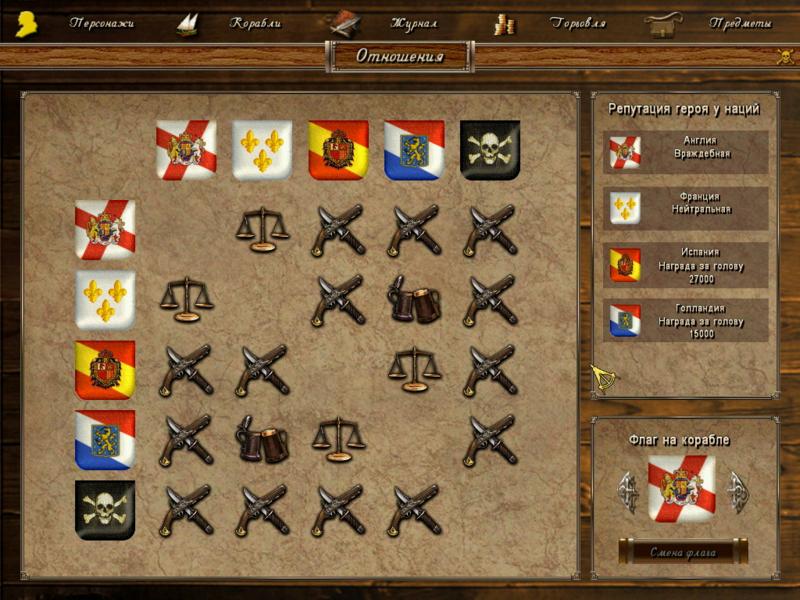This screenshot has width=800, height=600.
Task: Choose the Испания bounty row
Action: pos(686,265)
